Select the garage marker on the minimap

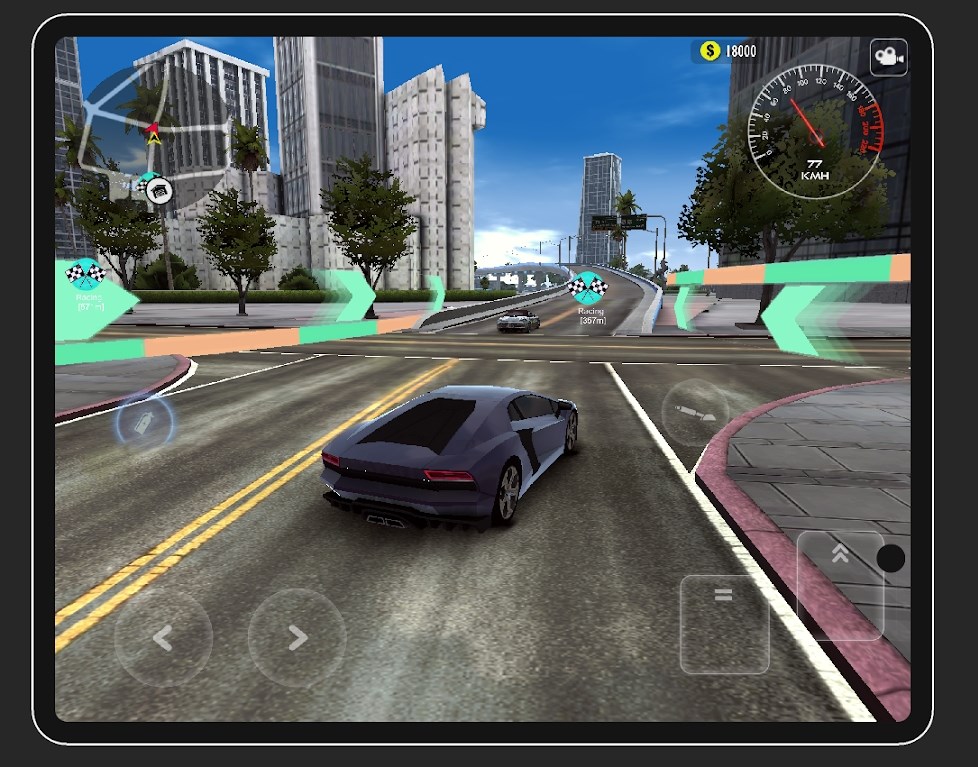(157, 189)
